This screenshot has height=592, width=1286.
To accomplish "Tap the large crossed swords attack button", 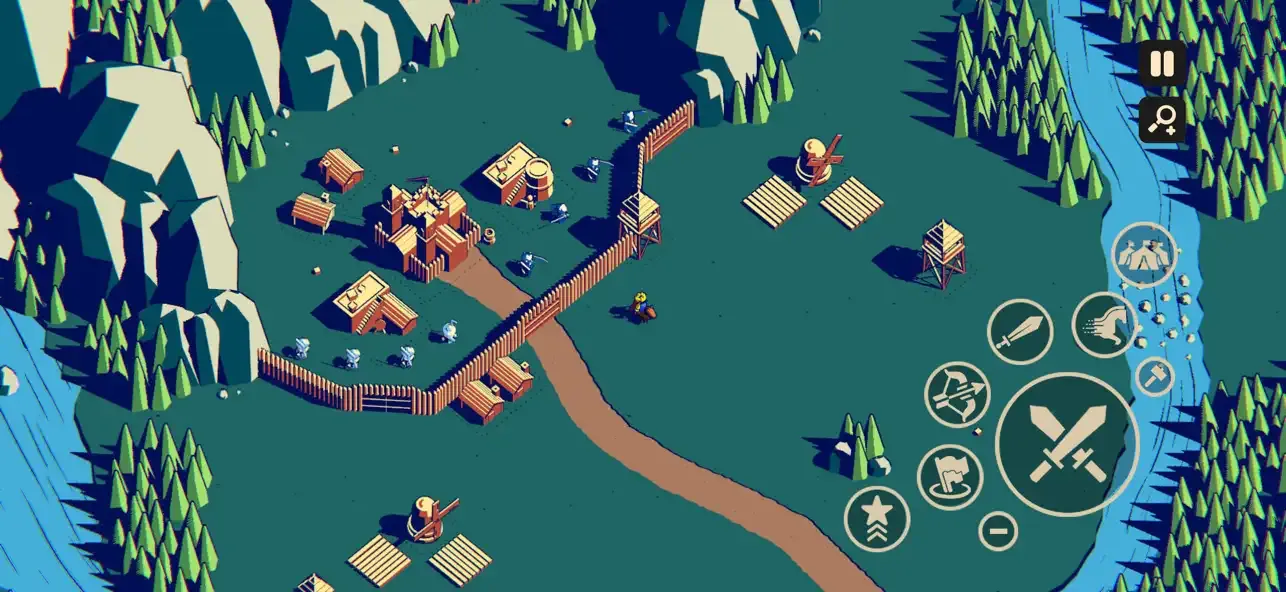I will tap(1067, 445).
